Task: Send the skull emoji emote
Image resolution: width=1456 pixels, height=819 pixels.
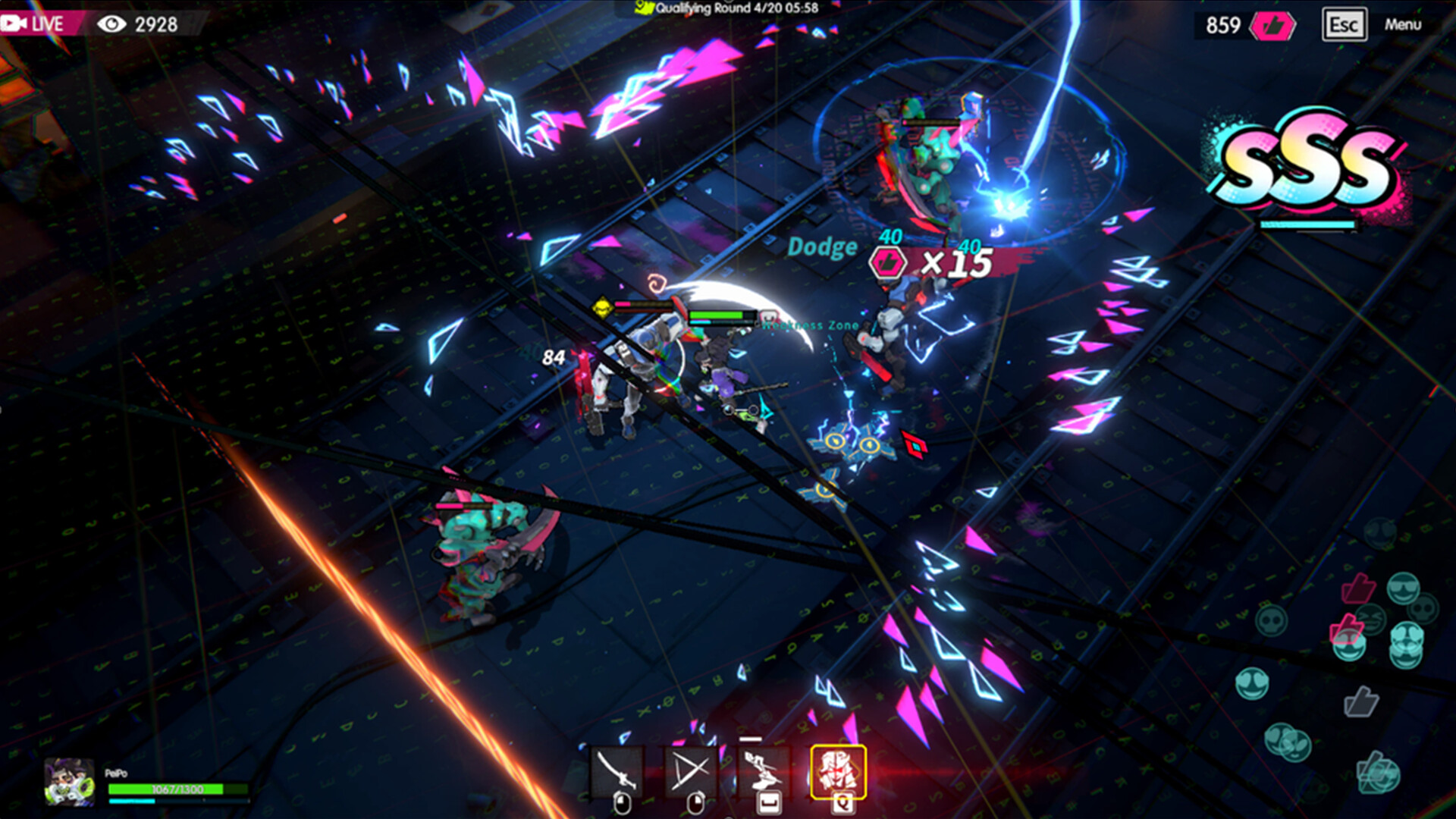Action: [1423, 610]
